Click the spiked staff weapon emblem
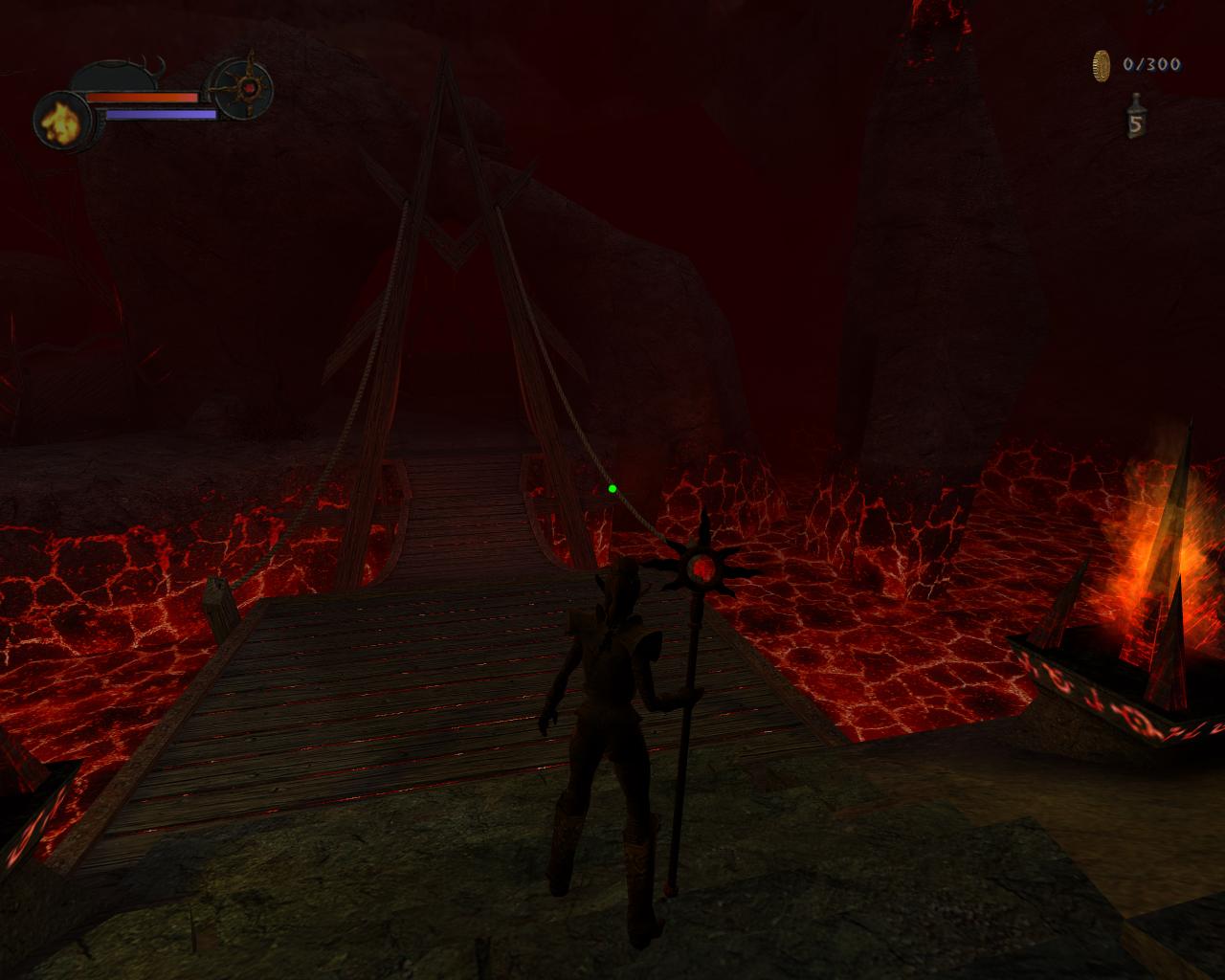 pos(247,88)
